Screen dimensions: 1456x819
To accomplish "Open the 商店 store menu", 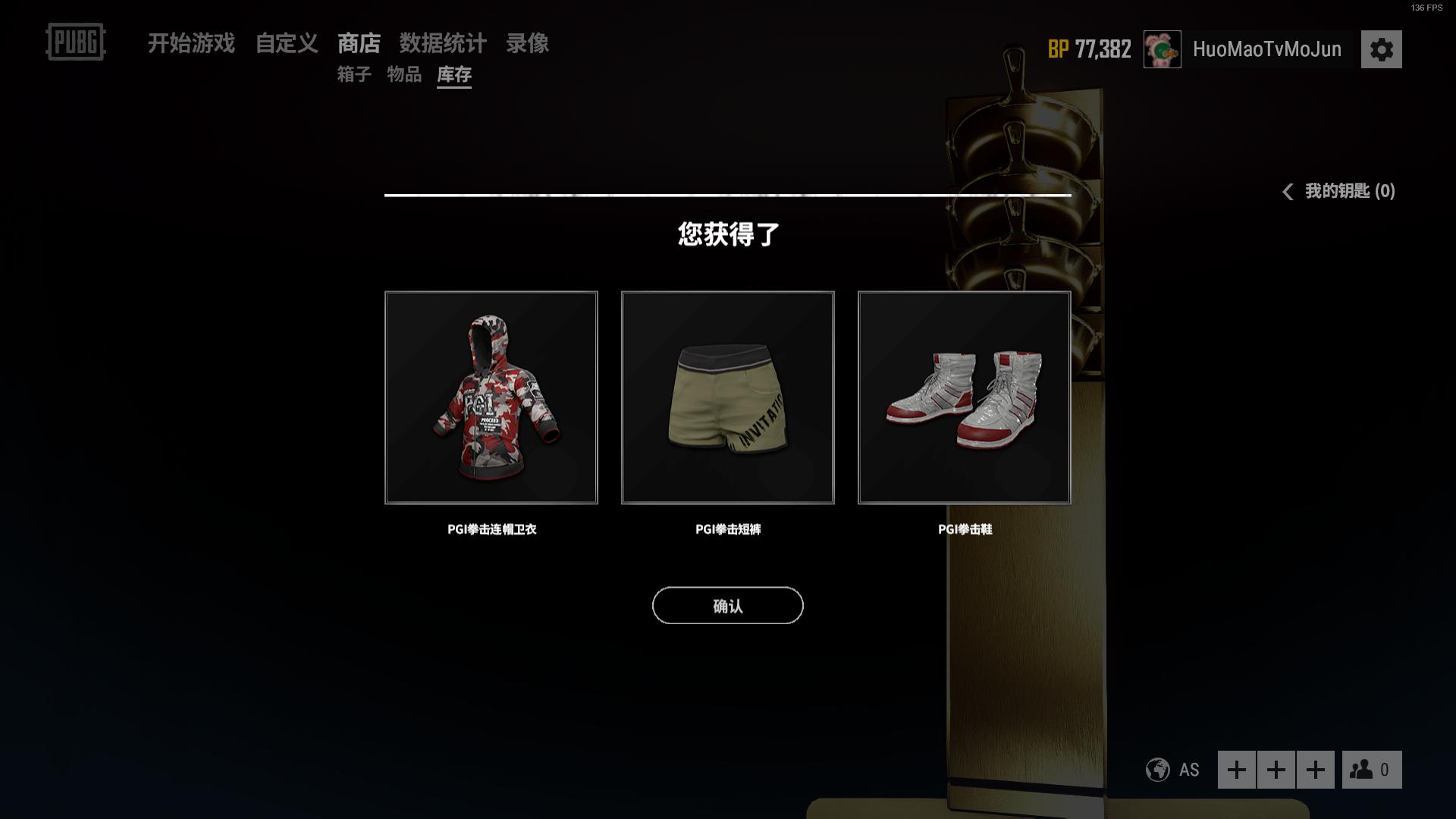I will pos(360,45).
